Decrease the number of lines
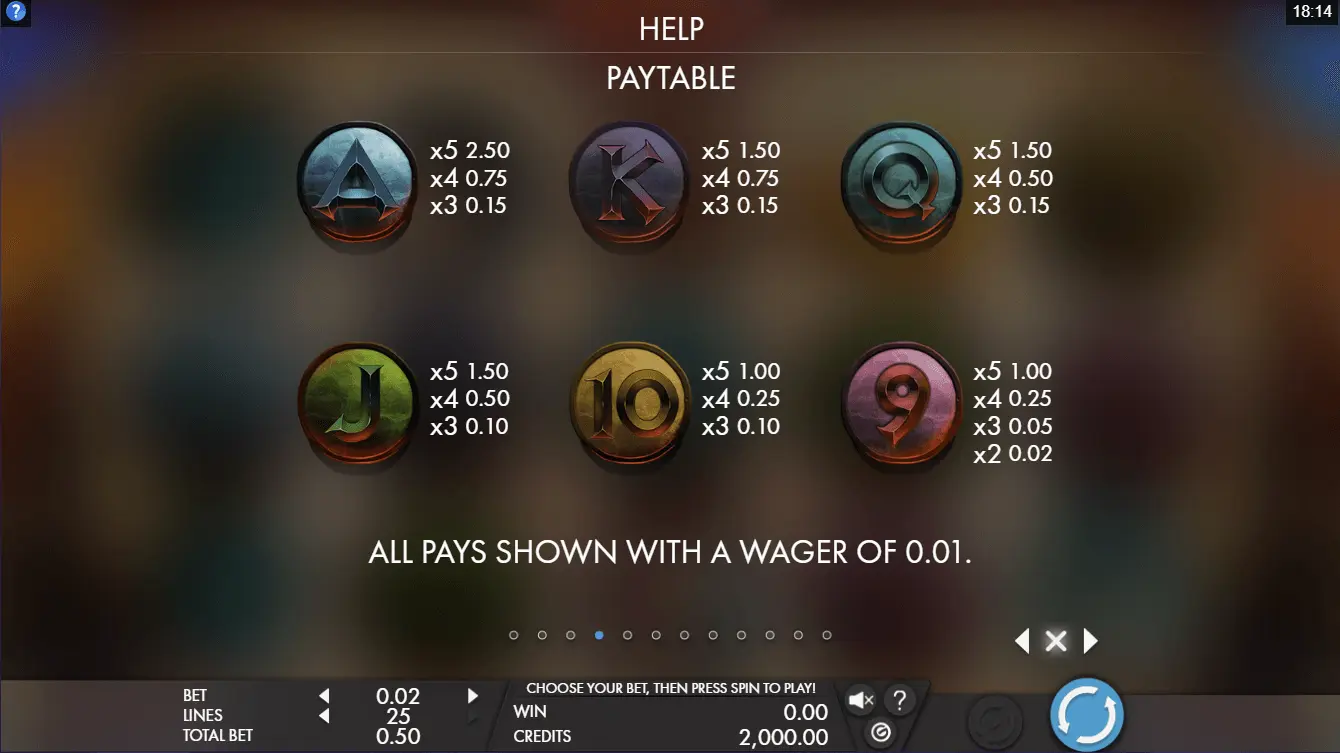This screenshot has width=1340, height=753. (x=324, y=716)
